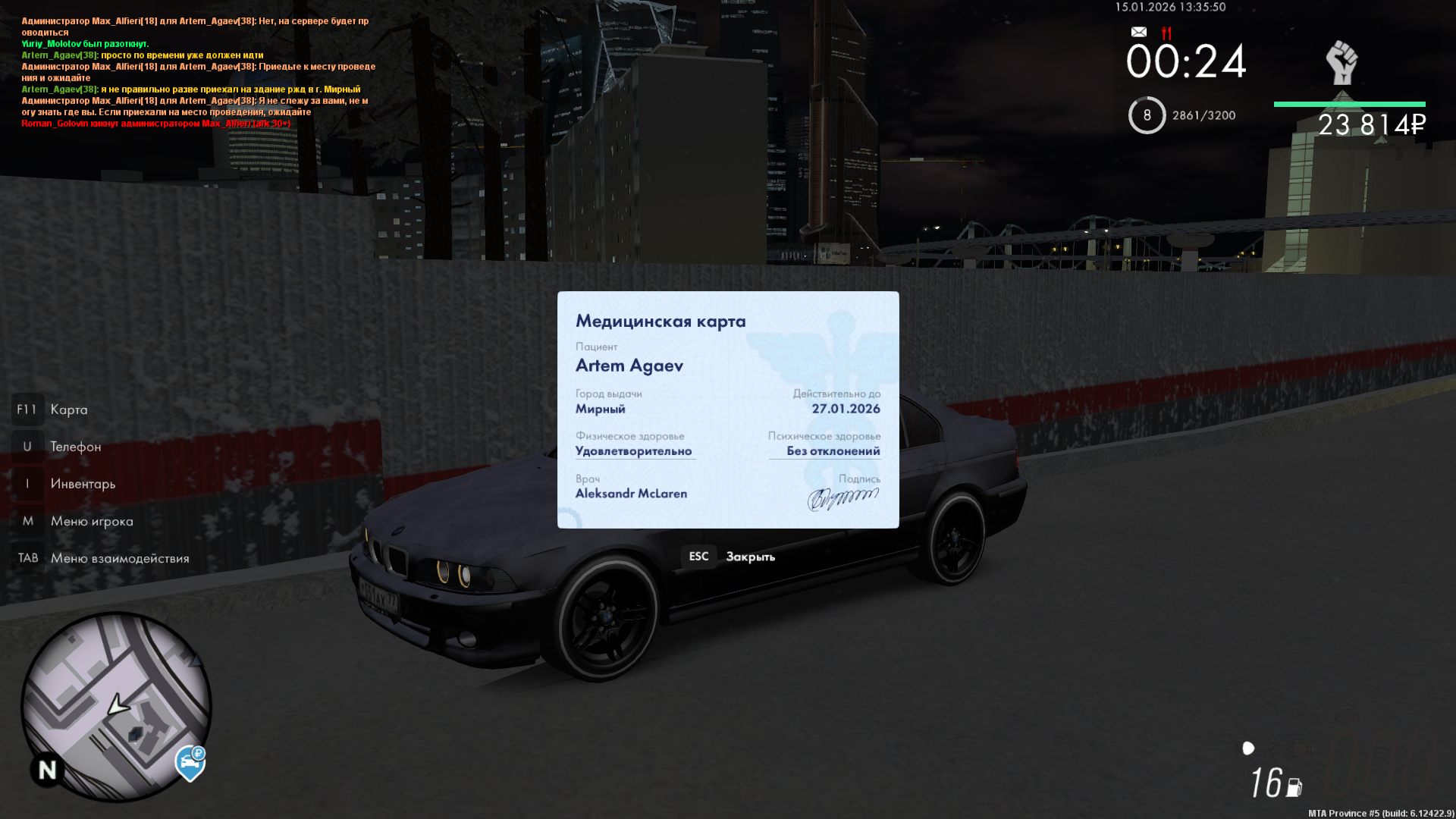Click the level 8 experience circle
Image resolution: width=1456 pixels, height=819 pixels.
coord(1147,115)
